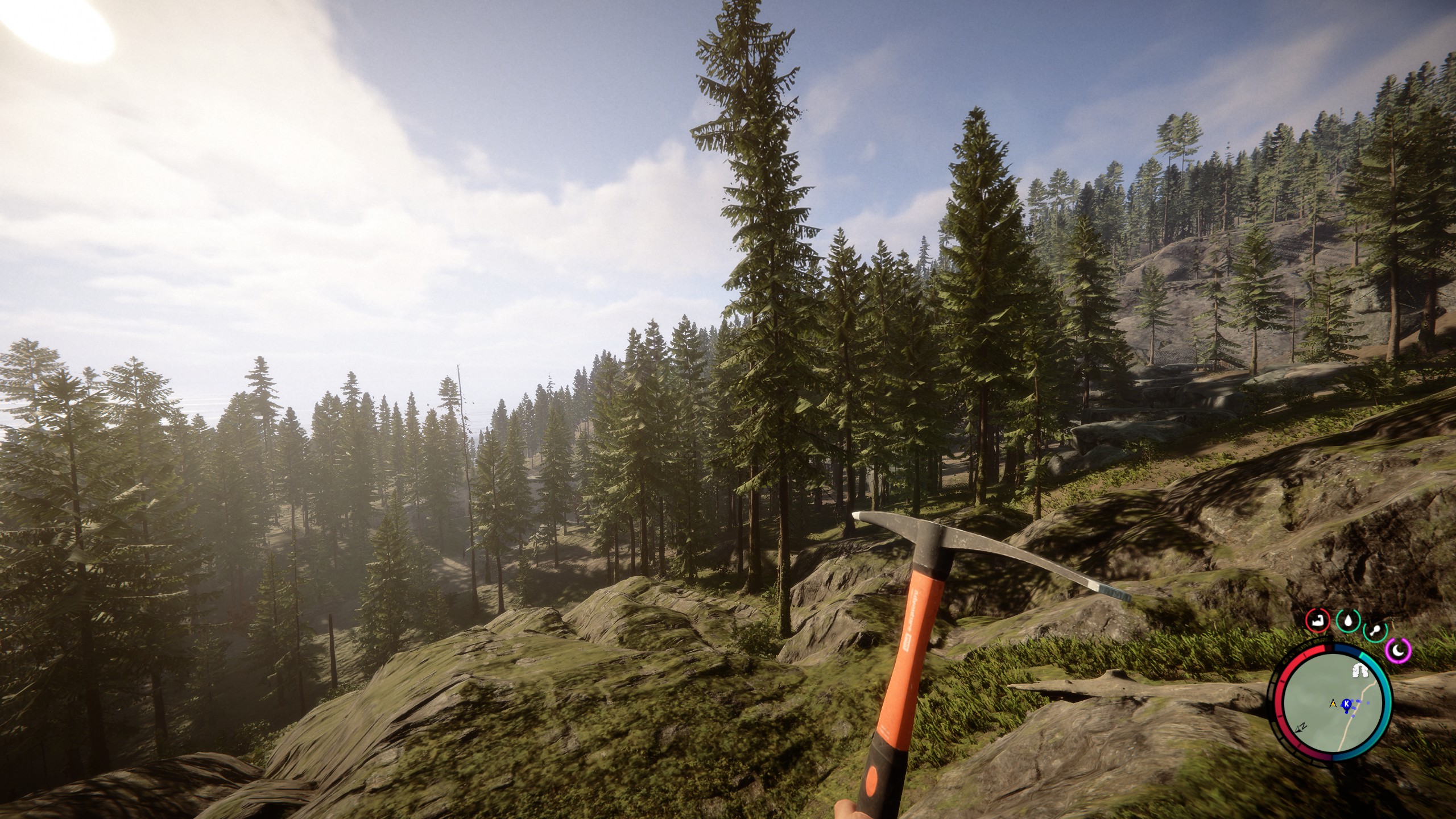Select Kelvin's blue K marker on the GPS
This screenshot has width=1456, height=819.
(x=1346, y=704)
